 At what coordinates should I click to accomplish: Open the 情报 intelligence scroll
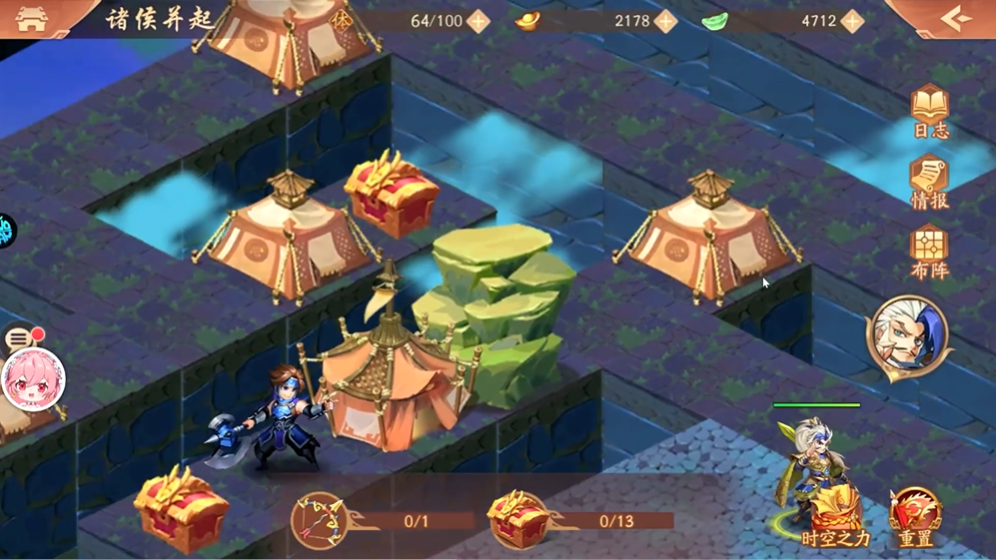[x=929, y=183]
